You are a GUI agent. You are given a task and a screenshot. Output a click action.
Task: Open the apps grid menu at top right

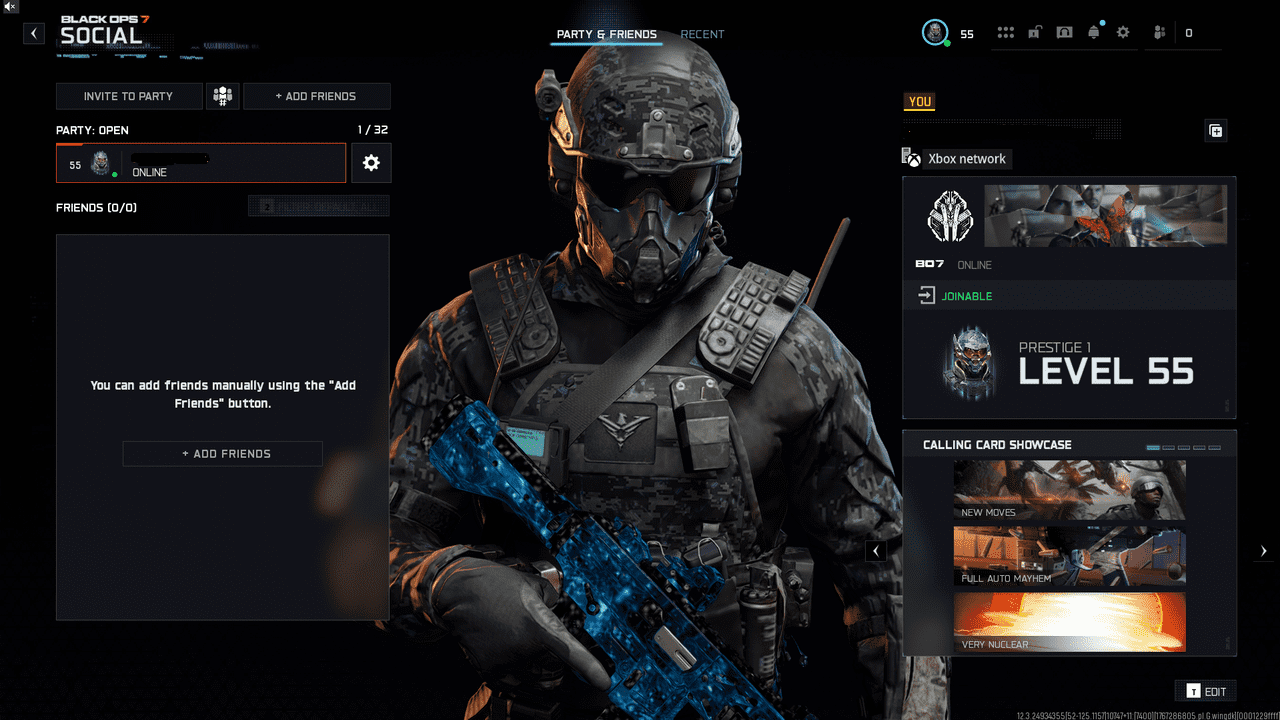point(1005,31)
